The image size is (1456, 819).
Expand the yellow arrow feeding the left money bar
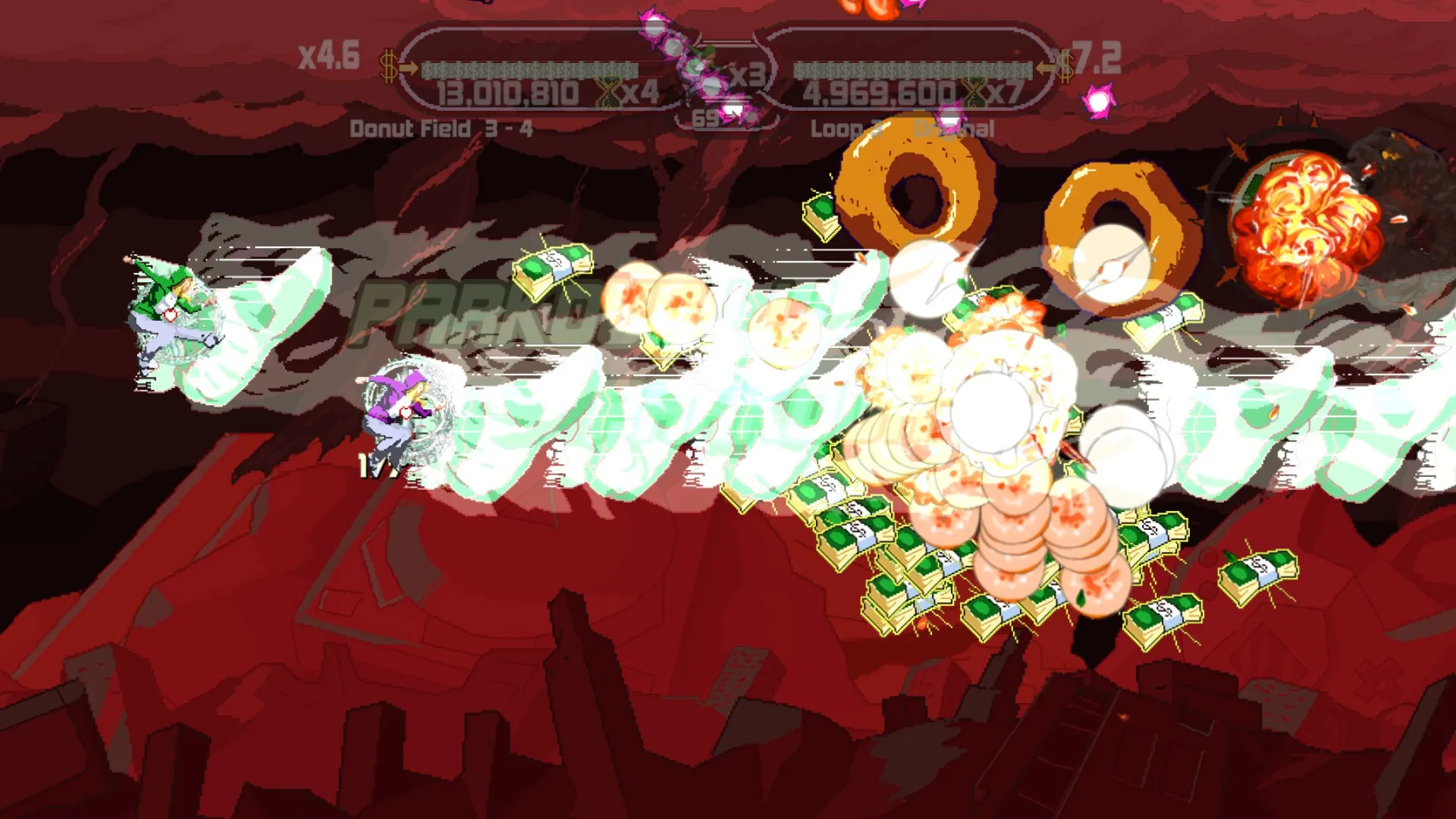pos(407,67)
